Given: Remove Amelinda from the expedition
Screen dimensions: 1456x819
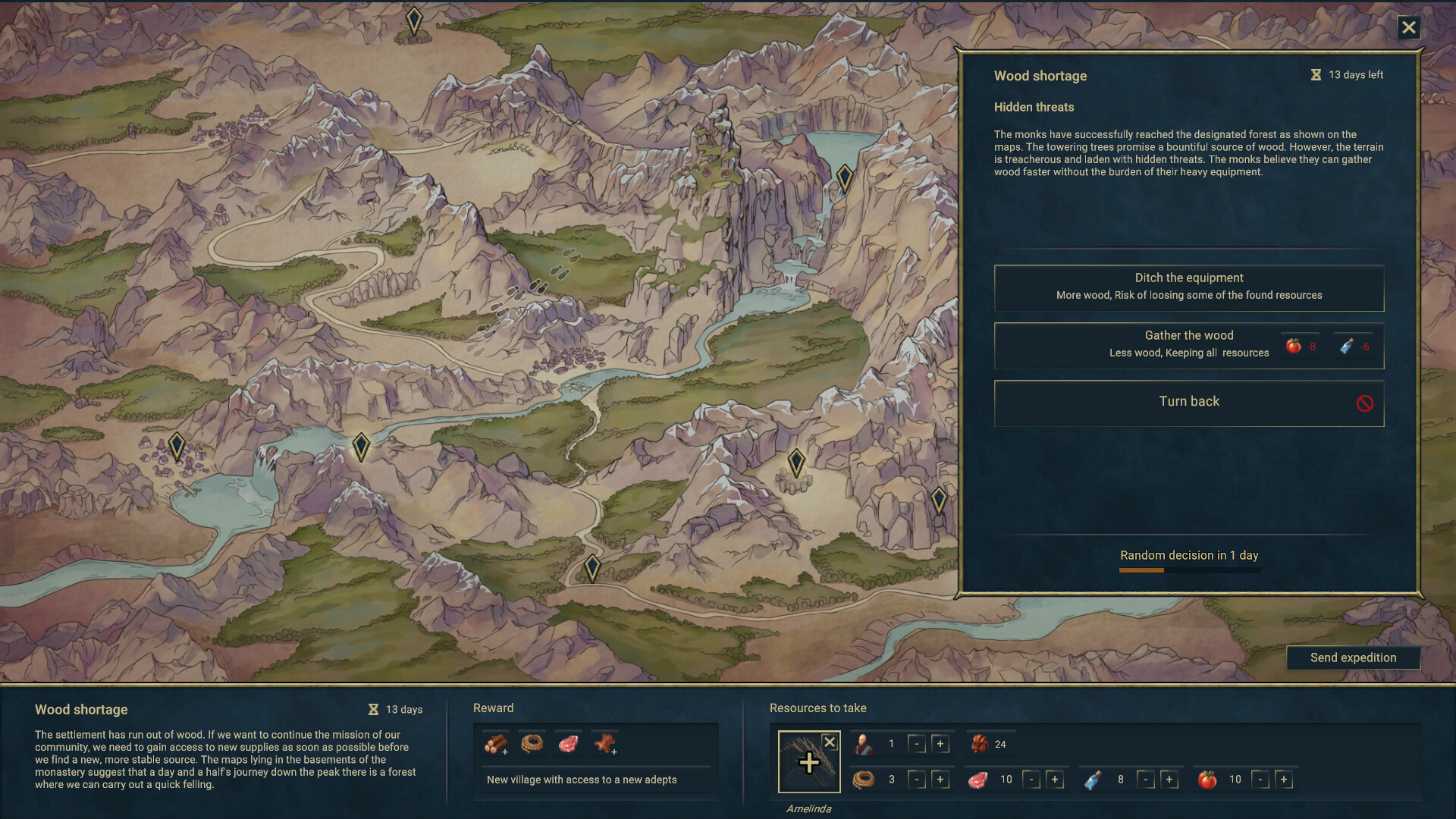Looking at the screenshot, I should tap(830, 742).
